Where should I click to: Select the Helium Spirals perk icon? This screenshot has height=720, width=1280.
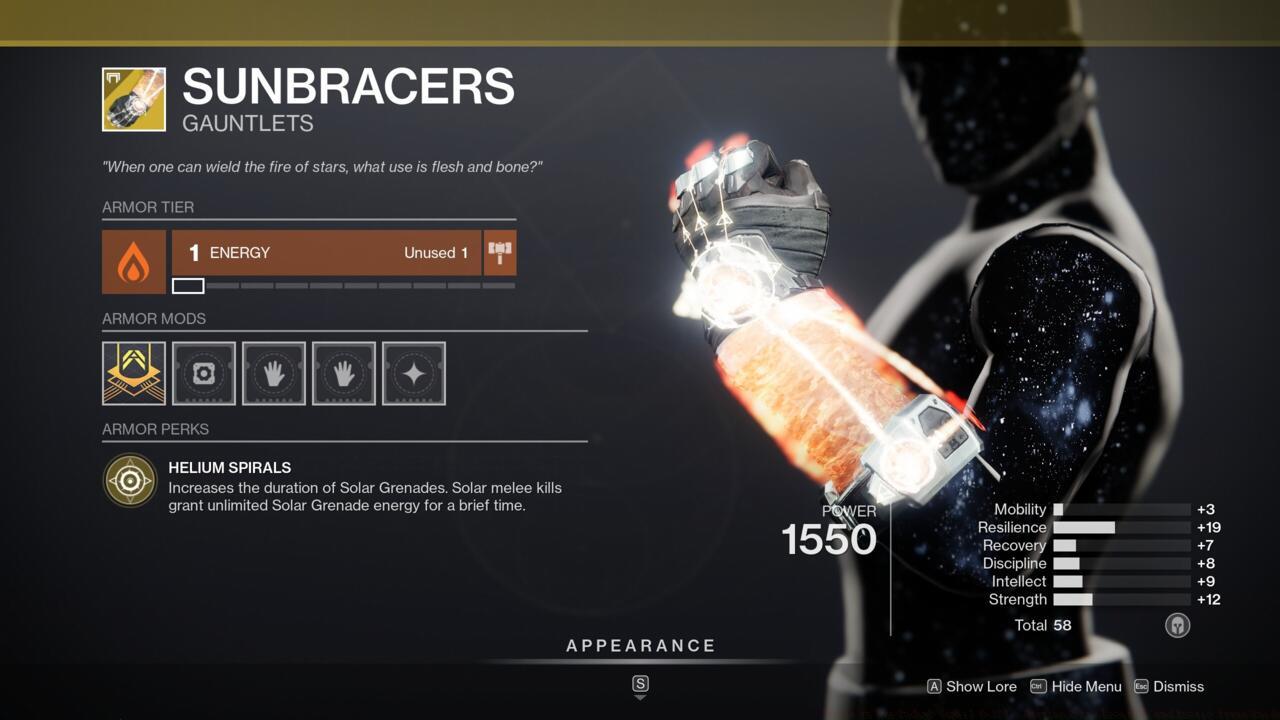(x=131, y=478)
